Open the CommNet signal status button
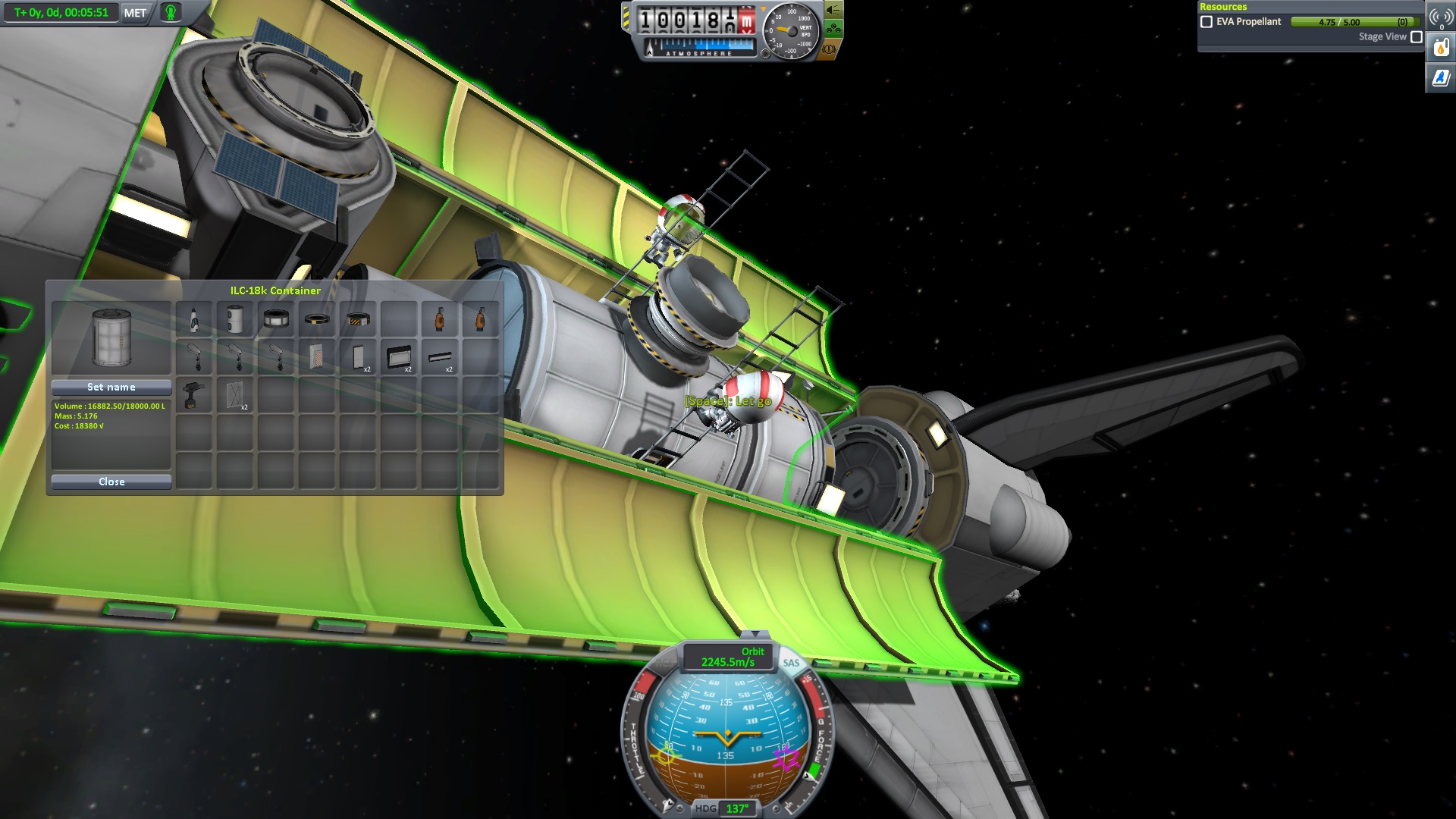Viewport: 1456px width, 819px height. (1441, 17)
